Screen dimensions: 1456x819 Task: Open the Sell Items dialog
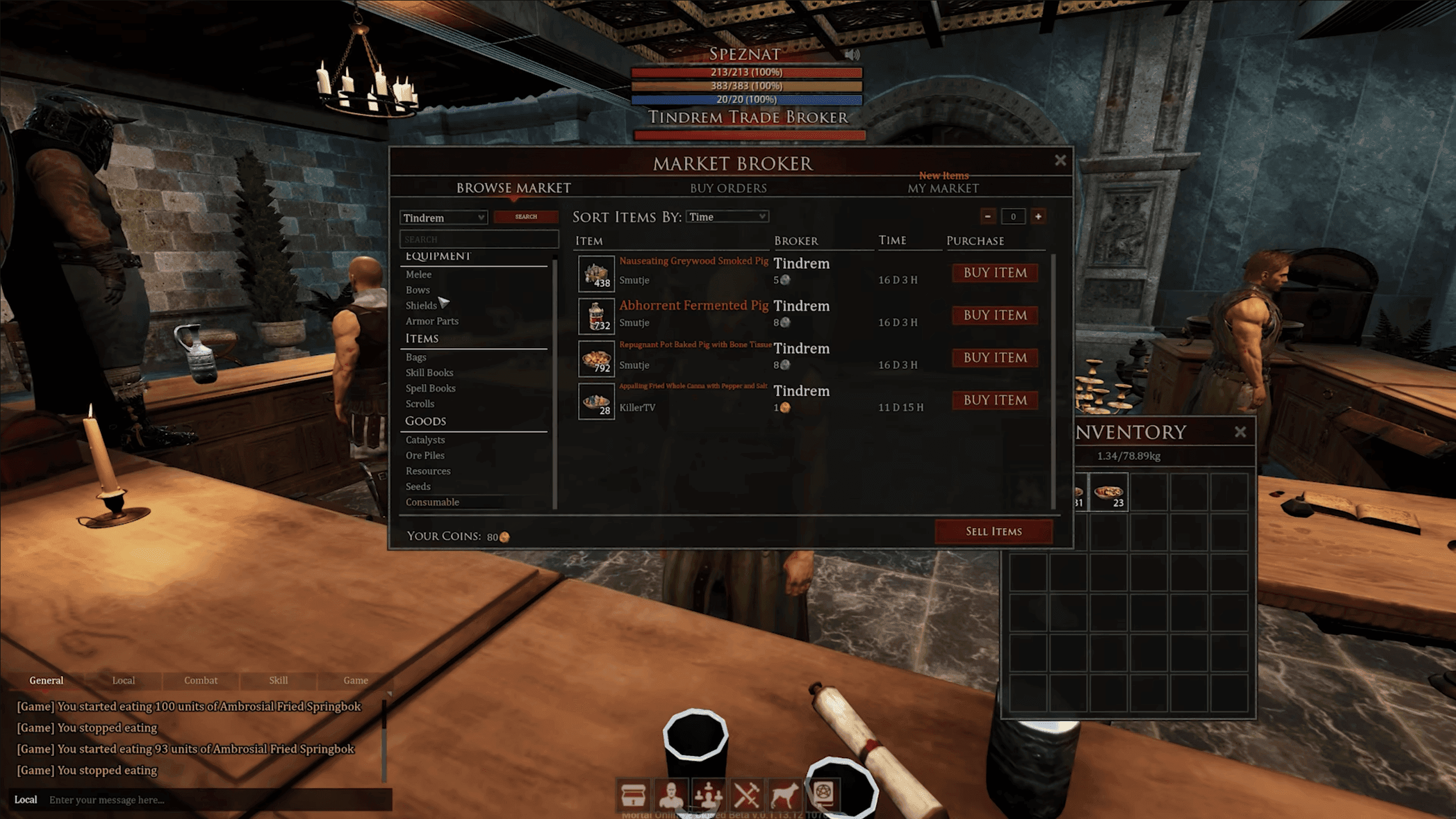tap(993, 532)
